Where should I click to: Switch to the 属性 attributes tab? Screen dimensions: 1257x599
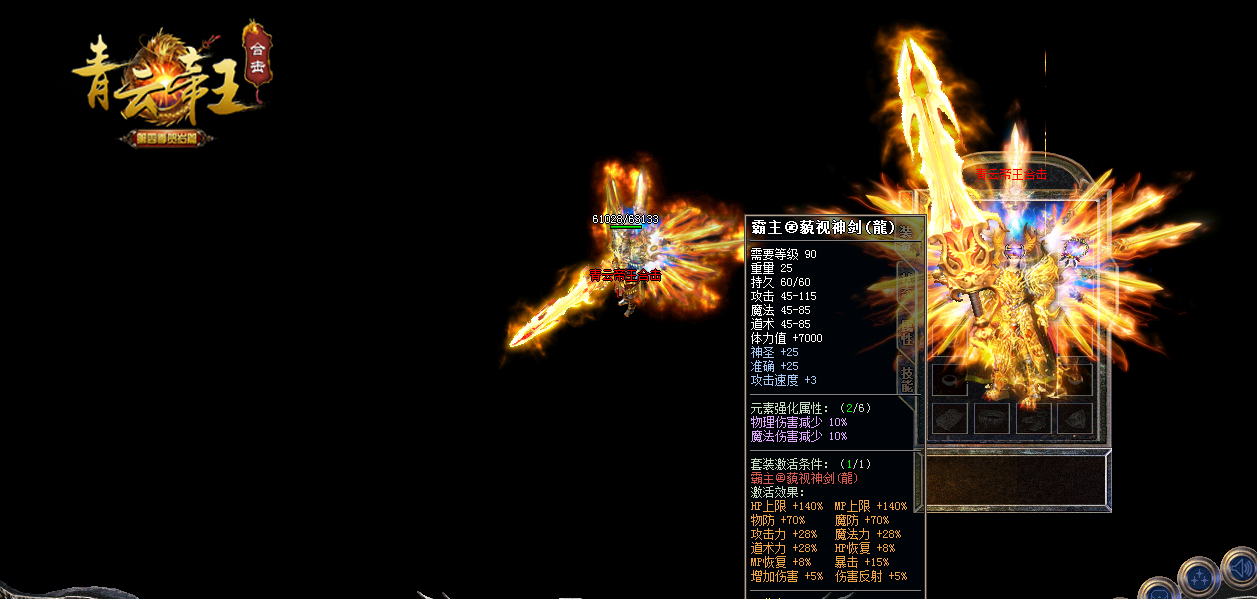click(x=906, y=333)
